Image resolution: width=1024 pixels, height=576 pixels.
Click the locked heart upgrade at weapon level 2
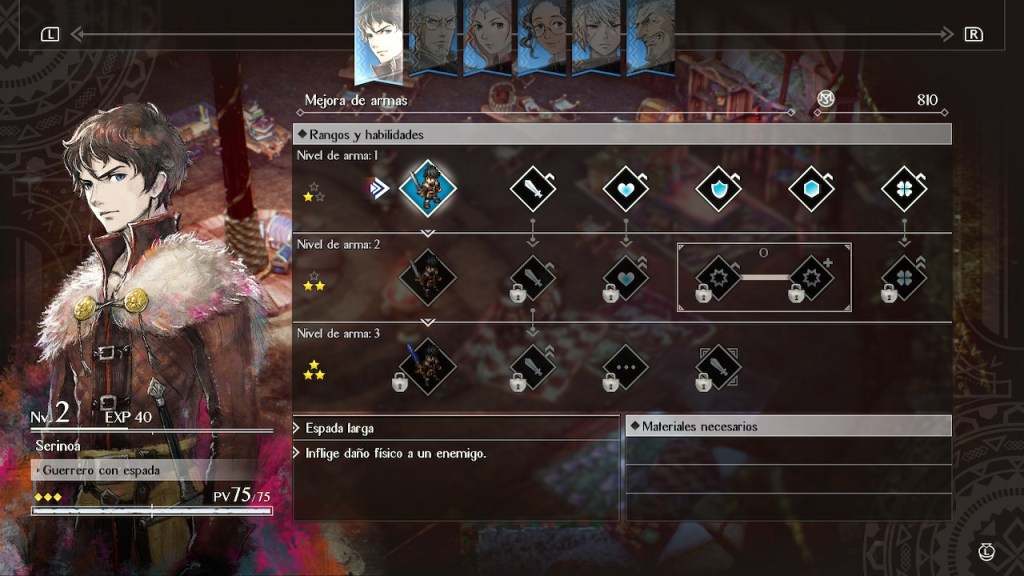(x=626, y=277)
